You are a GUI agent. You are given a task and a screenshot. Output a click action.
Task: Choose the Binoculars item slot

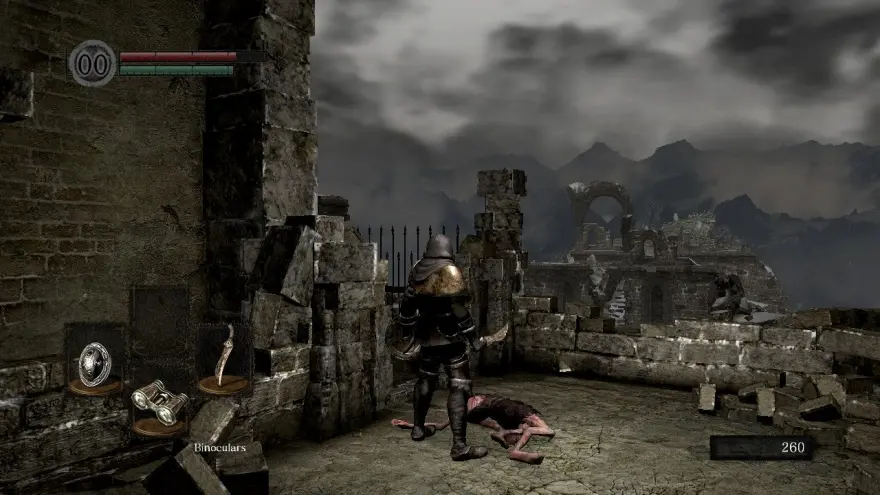pyautogui.click(x=159, y=402)
